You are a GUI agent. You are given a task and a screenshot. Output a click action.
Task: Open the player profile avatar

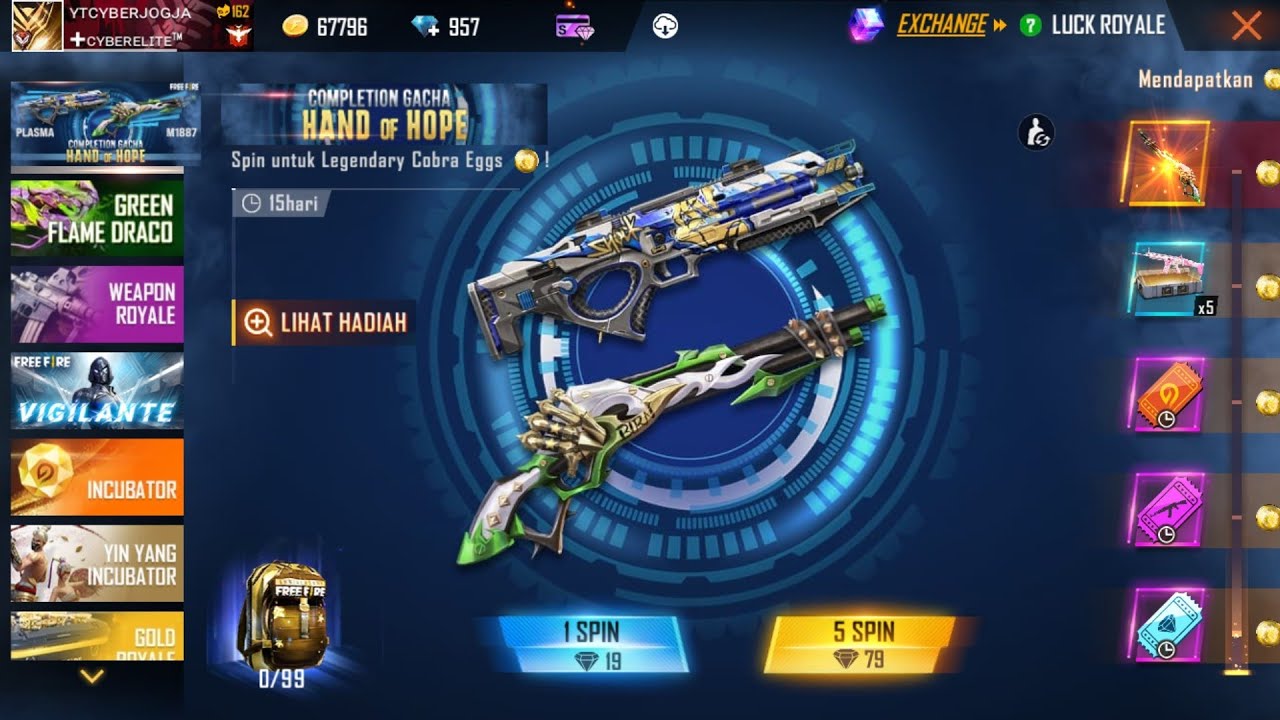pyautogui.click(x=36, y=25)
